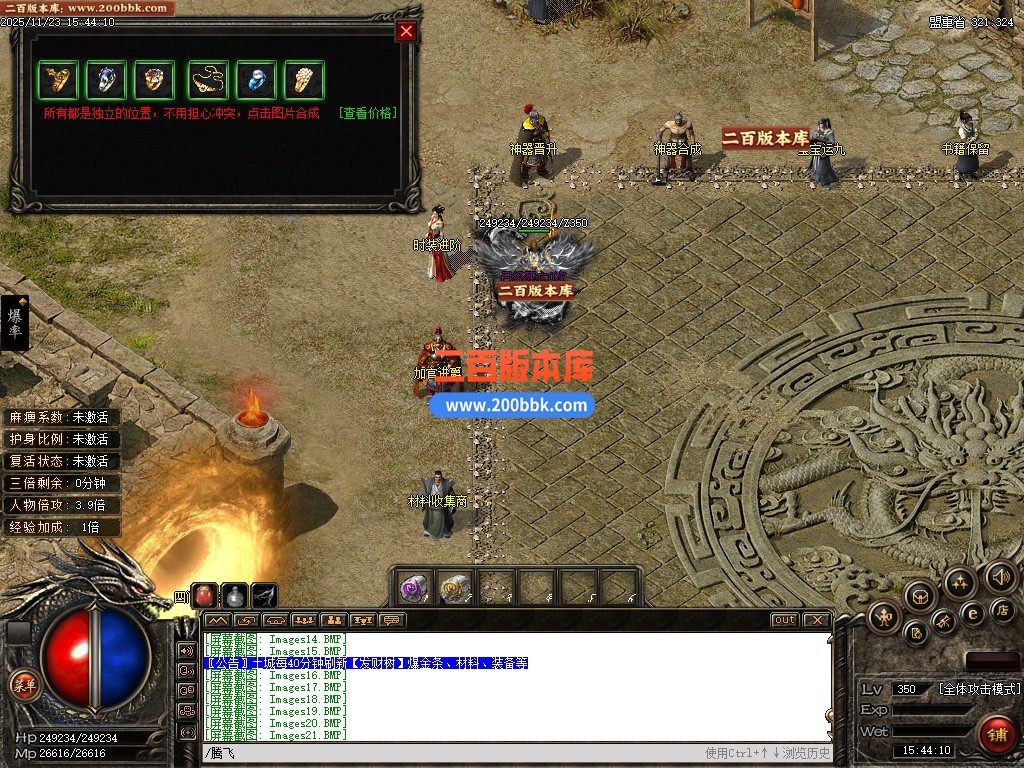This screenshot has height=768, width=1024.
Task: Select the gold bracelet synthesis icon
Action: 58,79
